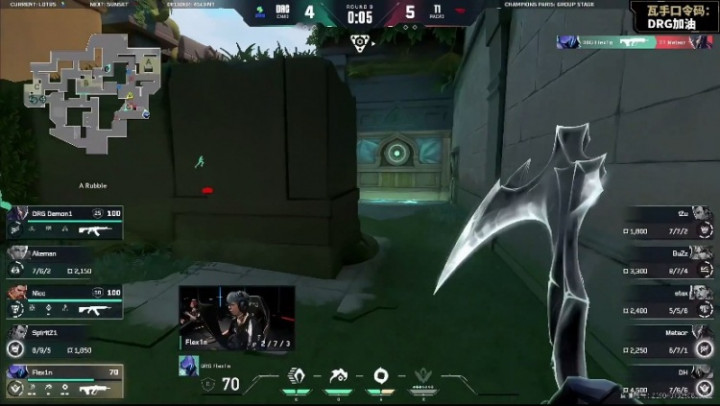The image size is (720, 406).
Task: Choose Akeman's row in the team list
Action: [64, 262]
